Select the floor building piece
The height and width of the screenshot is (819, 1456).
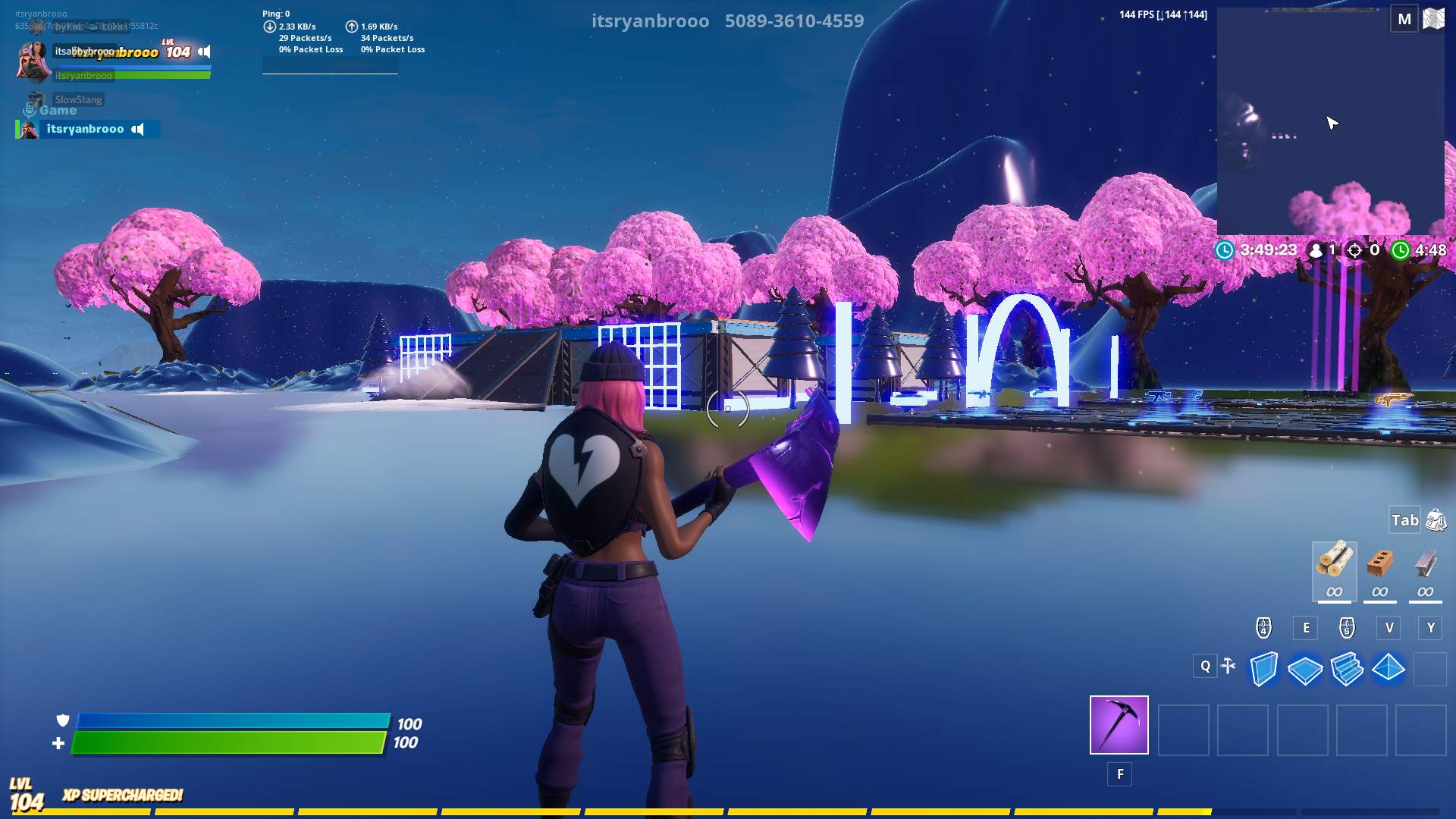click(1306, 670)
